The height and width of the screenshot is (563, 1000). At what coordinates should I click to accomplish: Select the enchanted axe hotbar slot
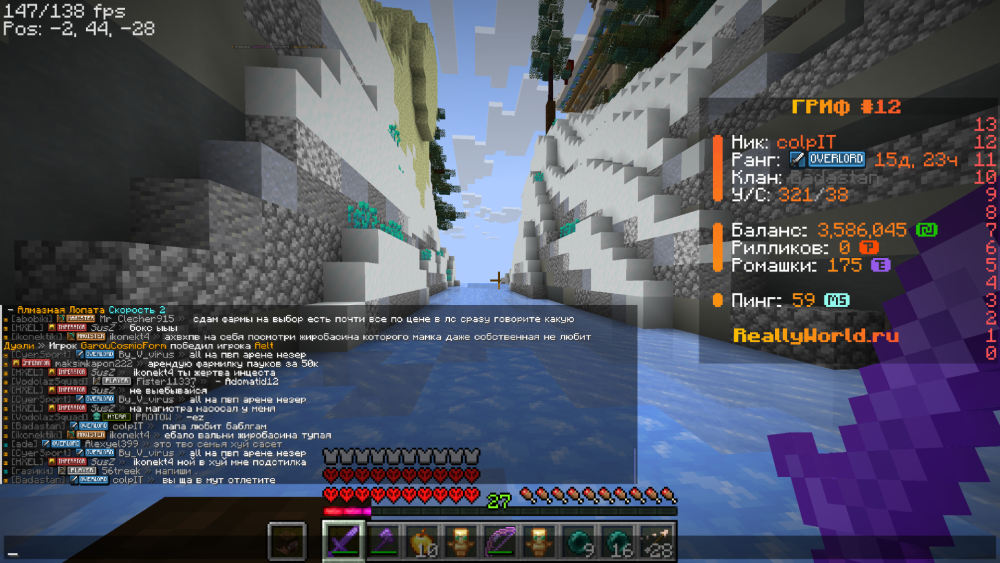(383, 541)
